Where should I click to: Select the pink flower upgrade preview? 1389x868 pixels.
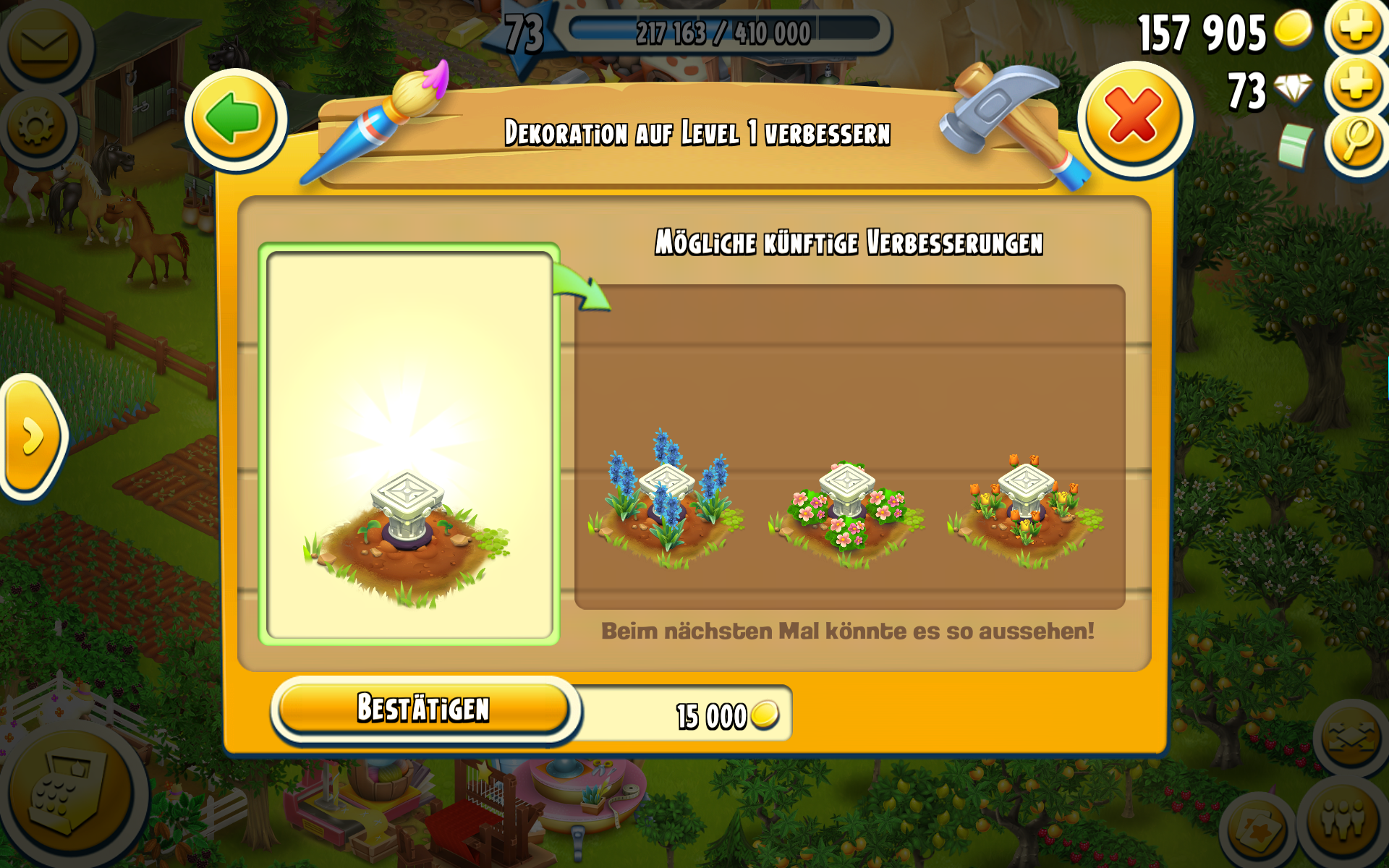point(846,506)
